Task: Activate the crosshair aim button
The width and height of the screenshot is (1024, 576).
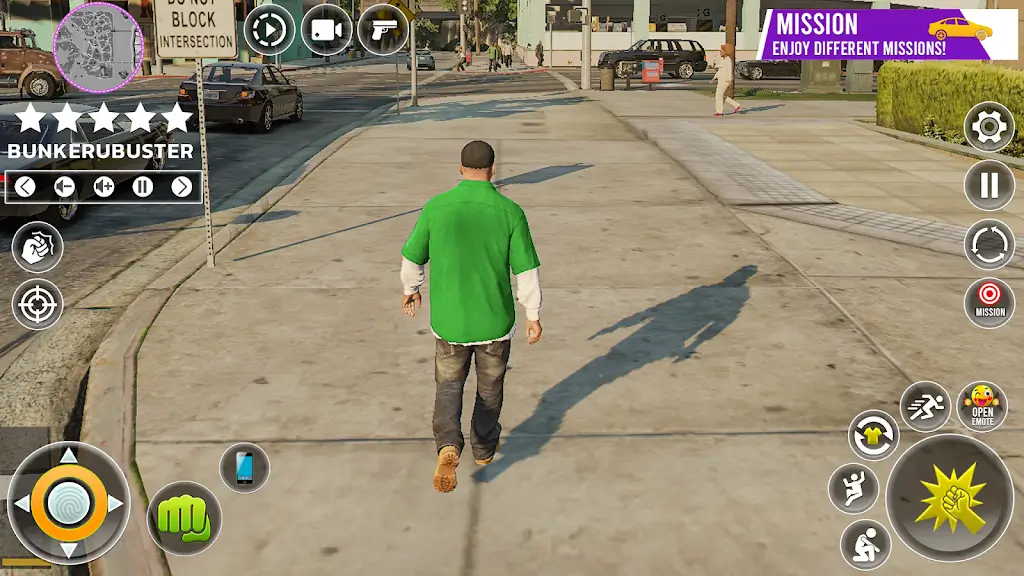Action: [38, 304]
